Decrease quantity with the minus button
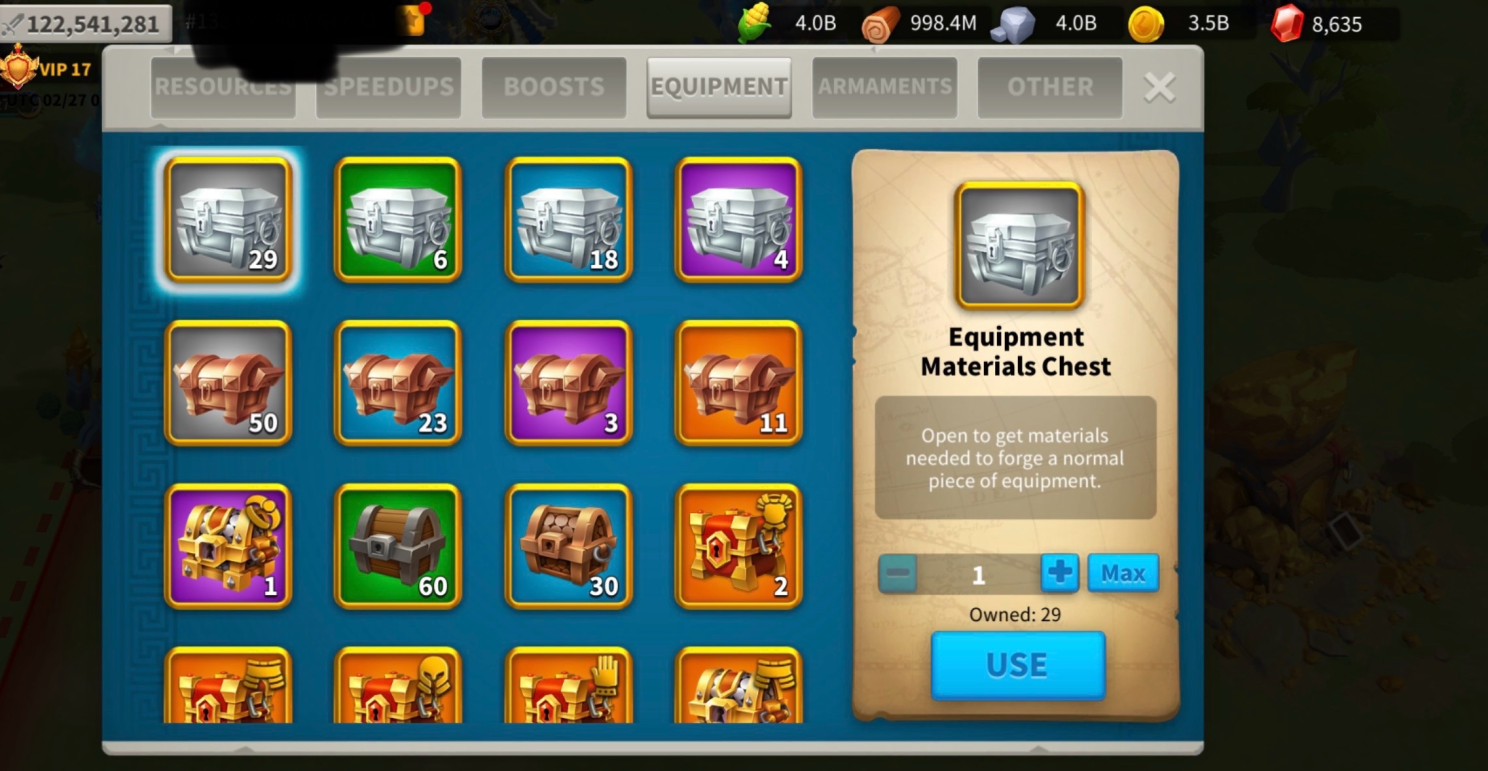1488x771 pixels. (898, 574)
